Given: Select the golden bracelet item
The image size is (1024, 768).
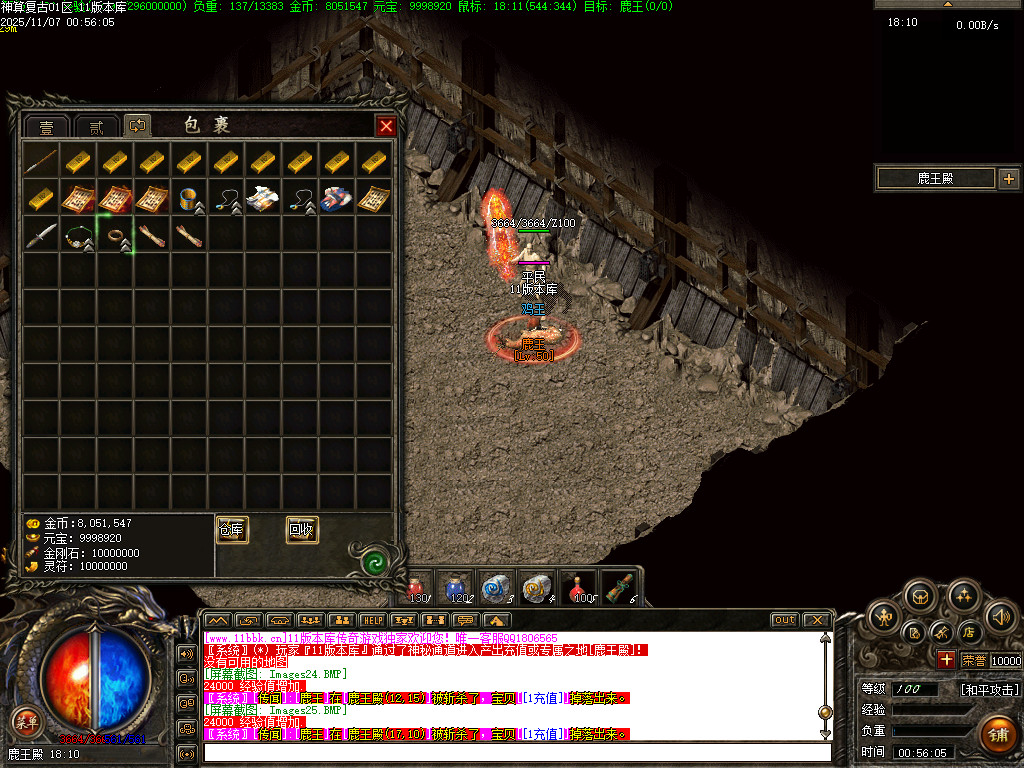Looking at the screenshot, I should point(189,198).
